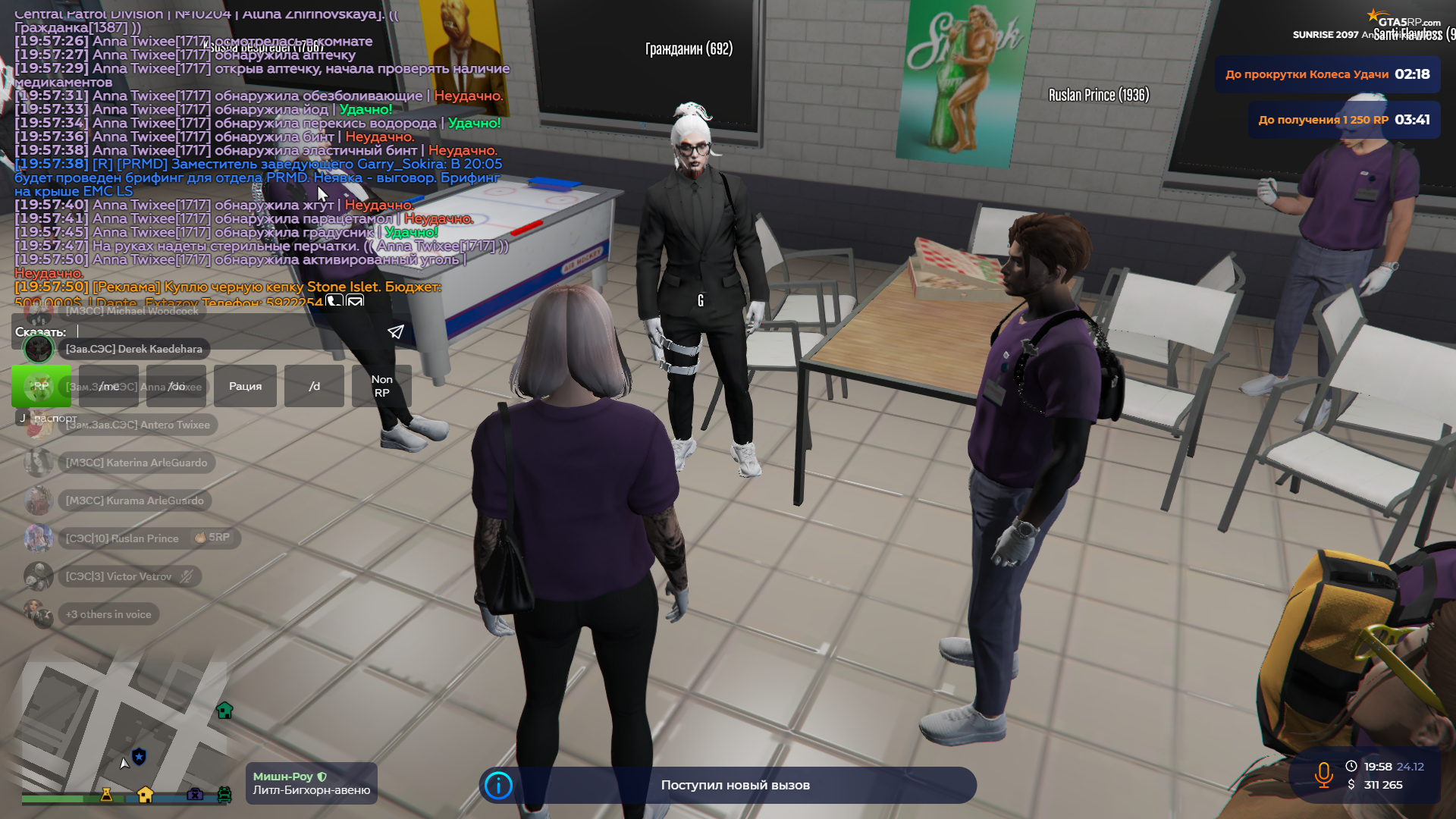The height and width of the screenshot is (819, 1456).
Task: Open the Поступил новый вызов notification
Action: tap(736, 786)
